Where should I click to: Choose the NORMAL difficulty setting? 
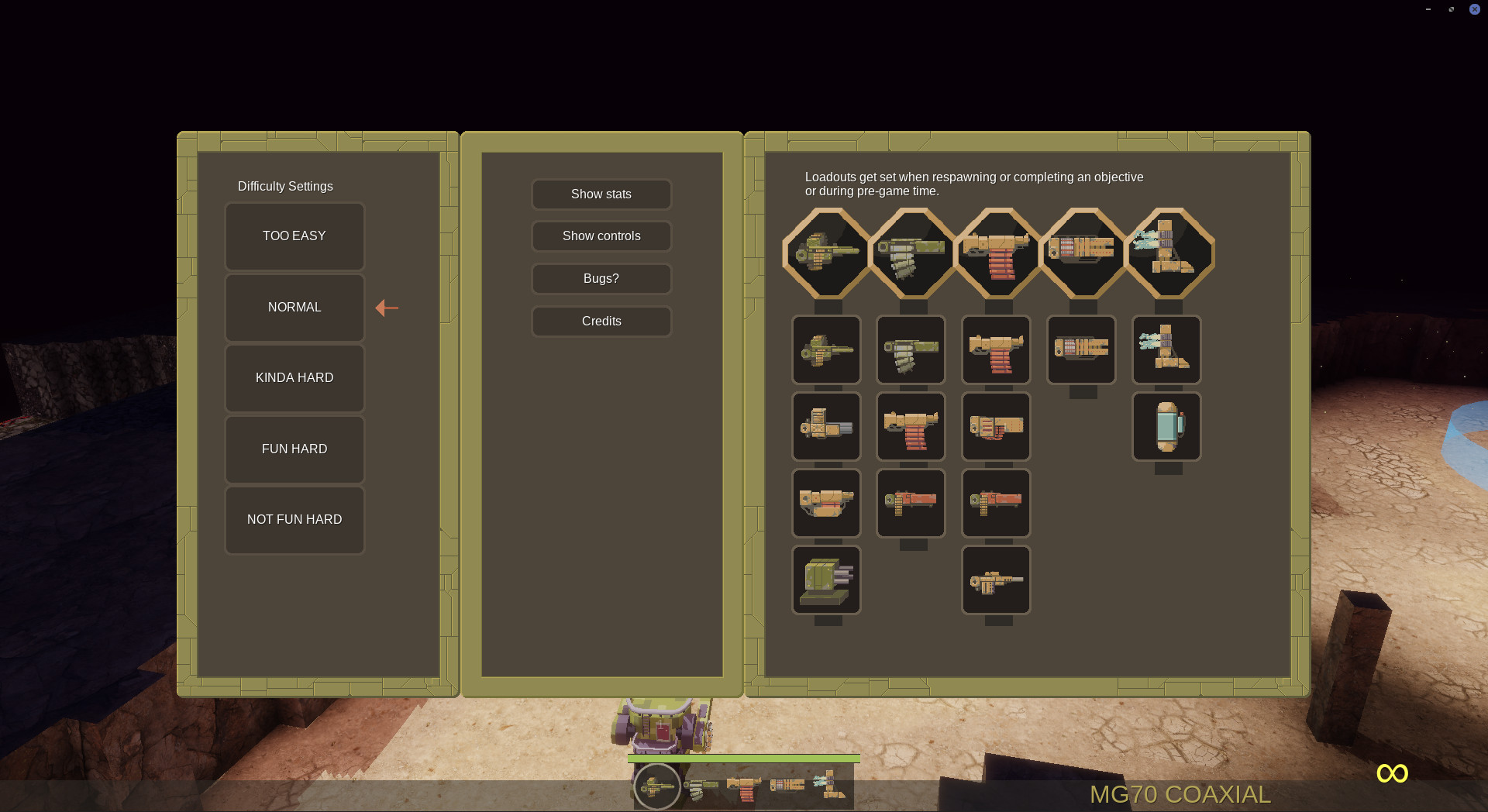(294, 308)
